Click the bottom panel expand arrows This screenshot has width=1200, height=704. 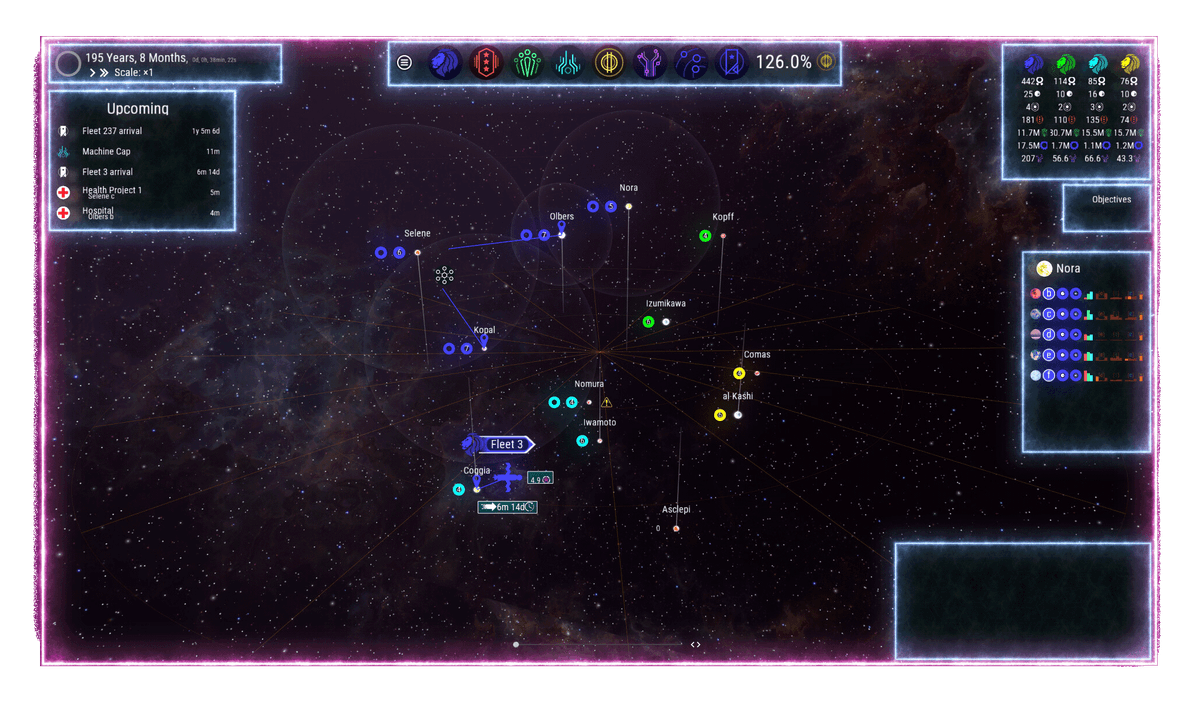(x=695, y=645)
